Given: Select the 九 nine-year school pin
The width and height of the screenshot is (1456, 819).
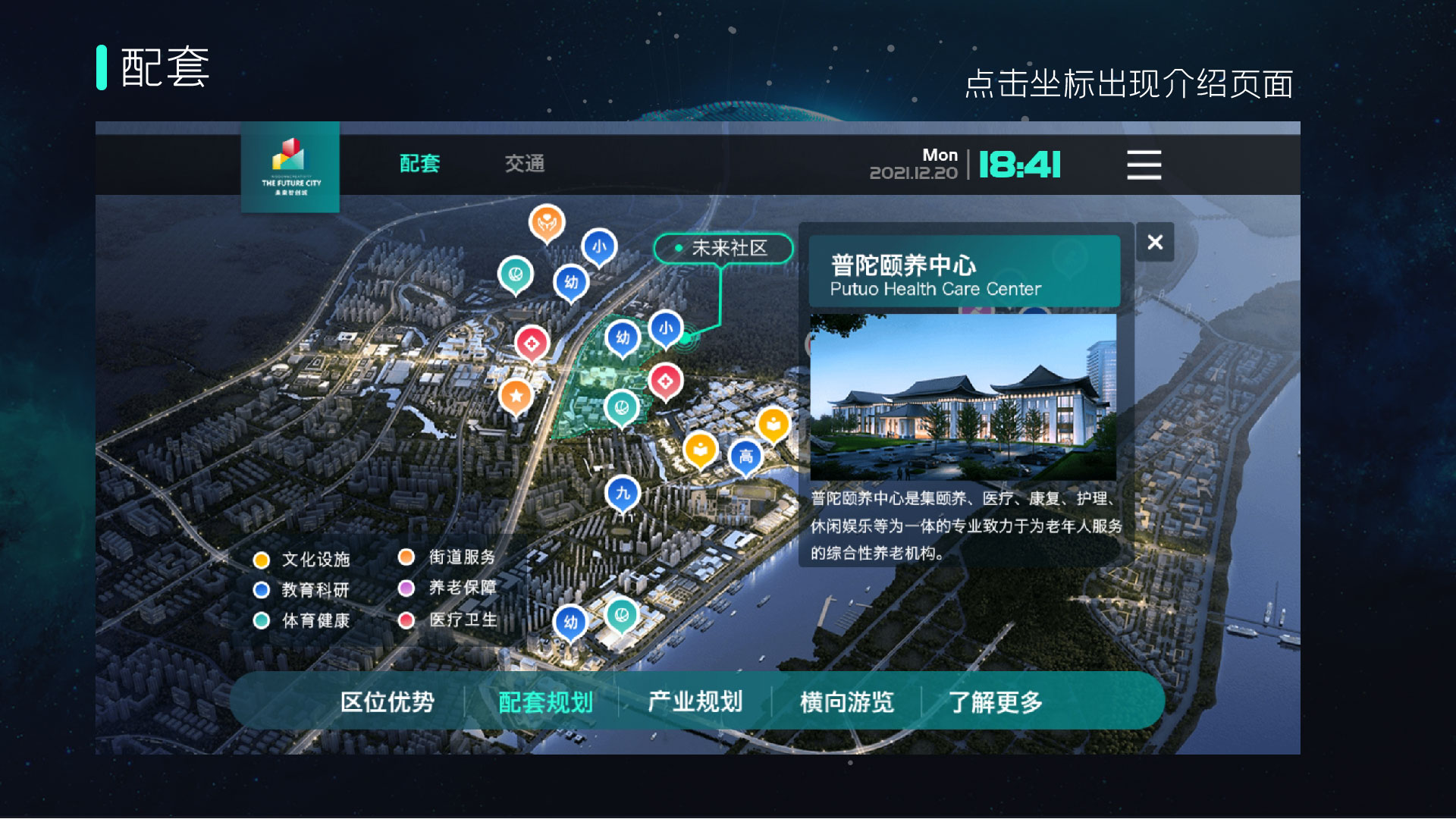Looking at the screenshot, I should (622, 492).
